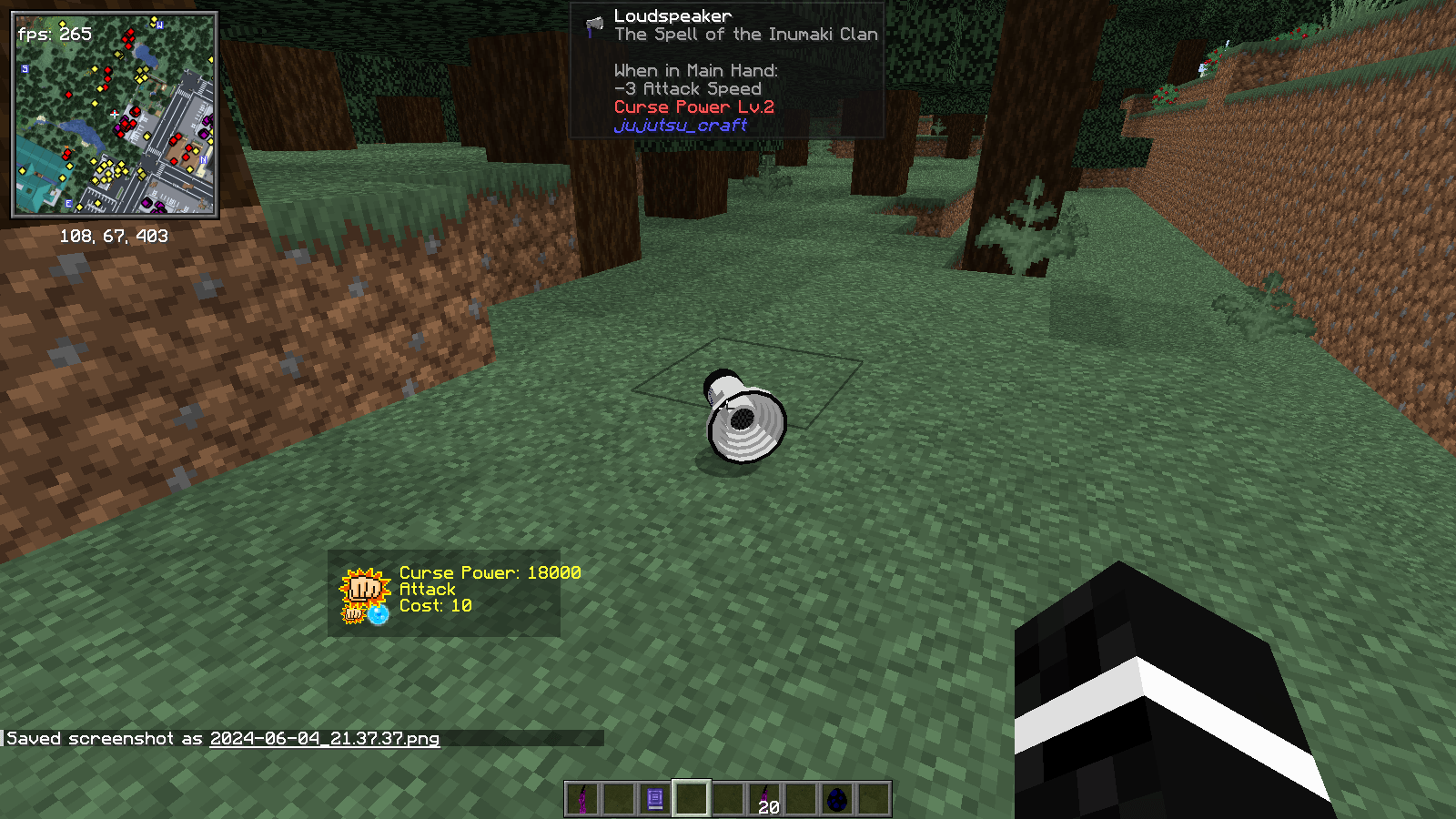The height and width of the screenshot is (819, 1456).
Task: Select the purple katana in the first hotbar slot
Action: [x=582, y=799]
